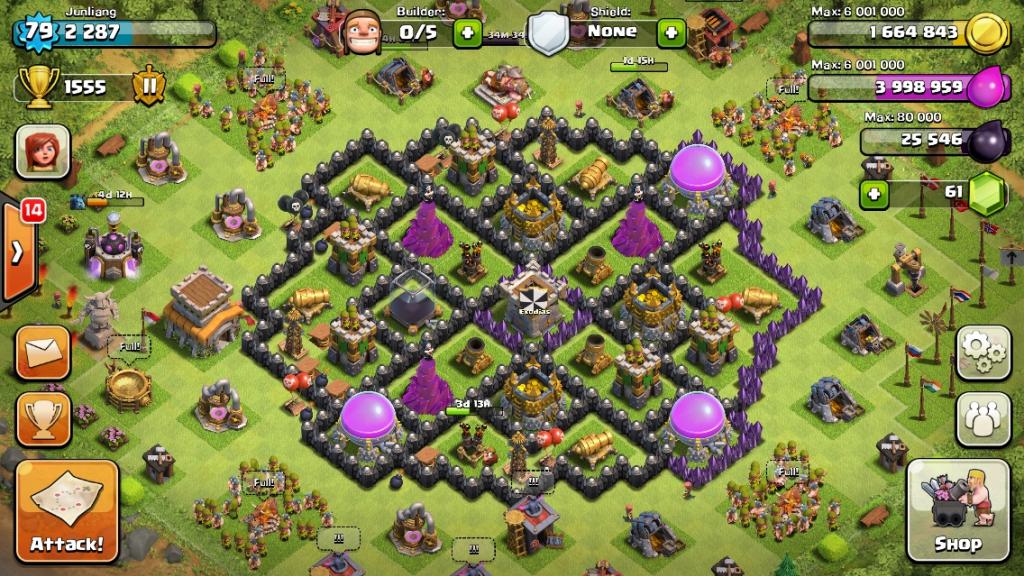Image resolution: width=1024 pixels, height=576 pixels.
Task: Add a builder with the green plus
Action: click(467, 32)
